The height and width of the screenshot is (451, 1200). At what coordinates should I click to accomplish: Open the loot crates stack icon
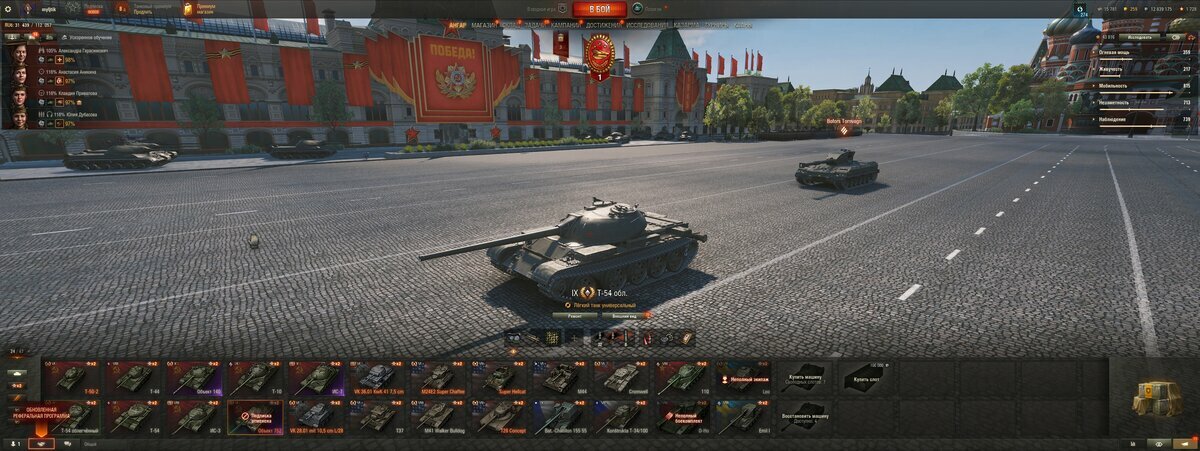click(1157, 397)
